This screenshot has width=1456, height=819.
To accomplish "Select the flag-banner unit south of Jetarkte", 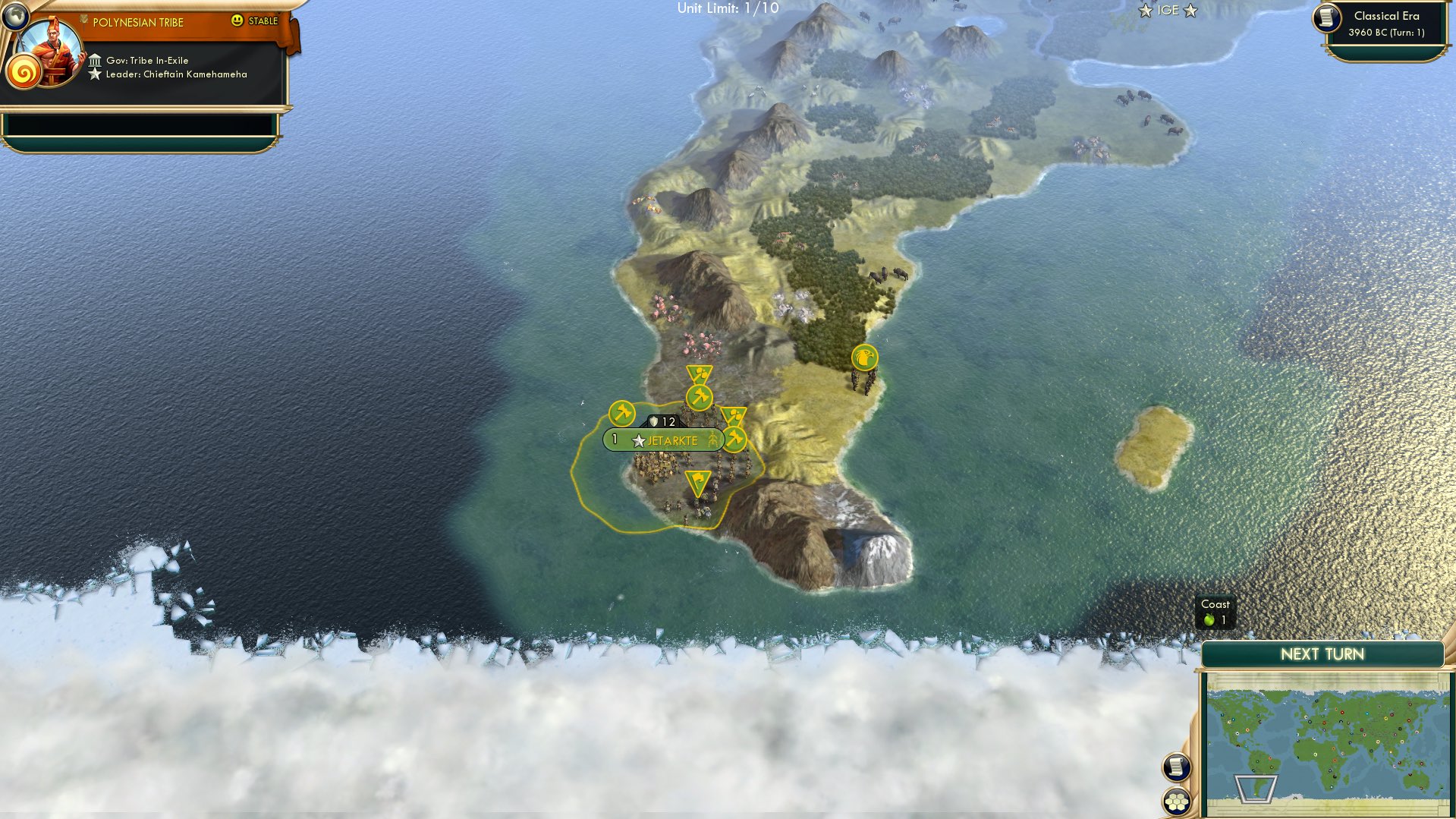I will 697,482.
